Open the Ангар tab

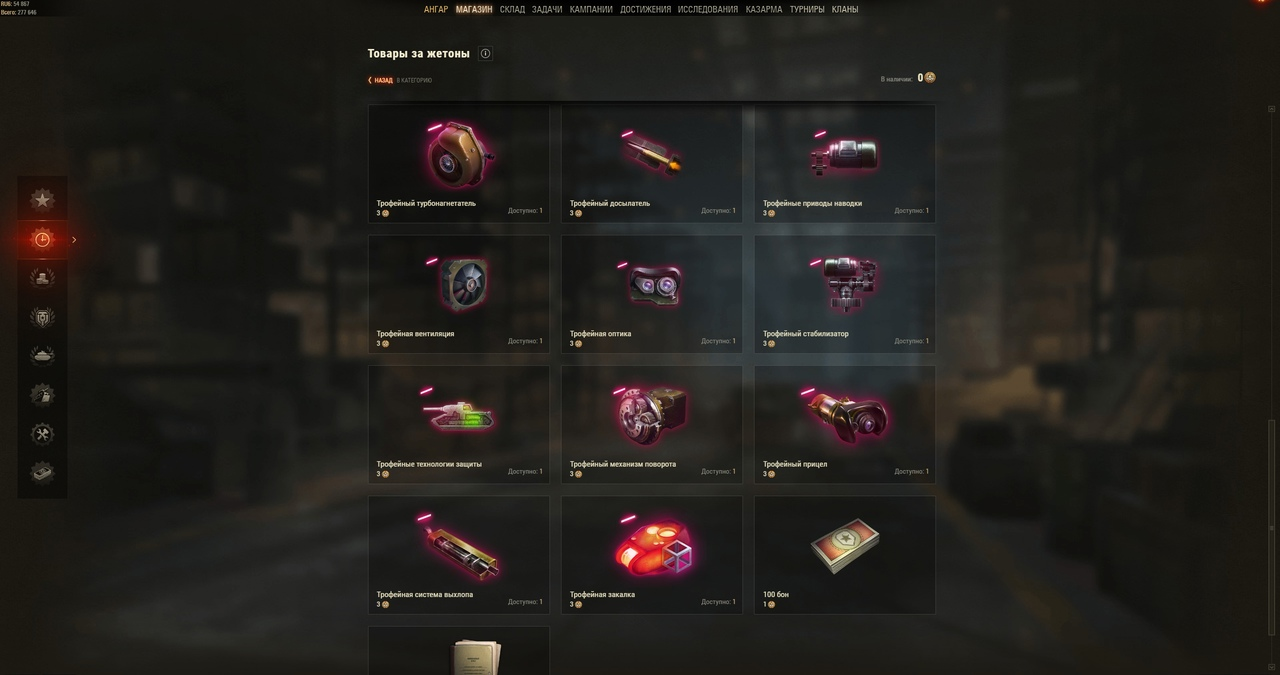click(x=435, y=10)
